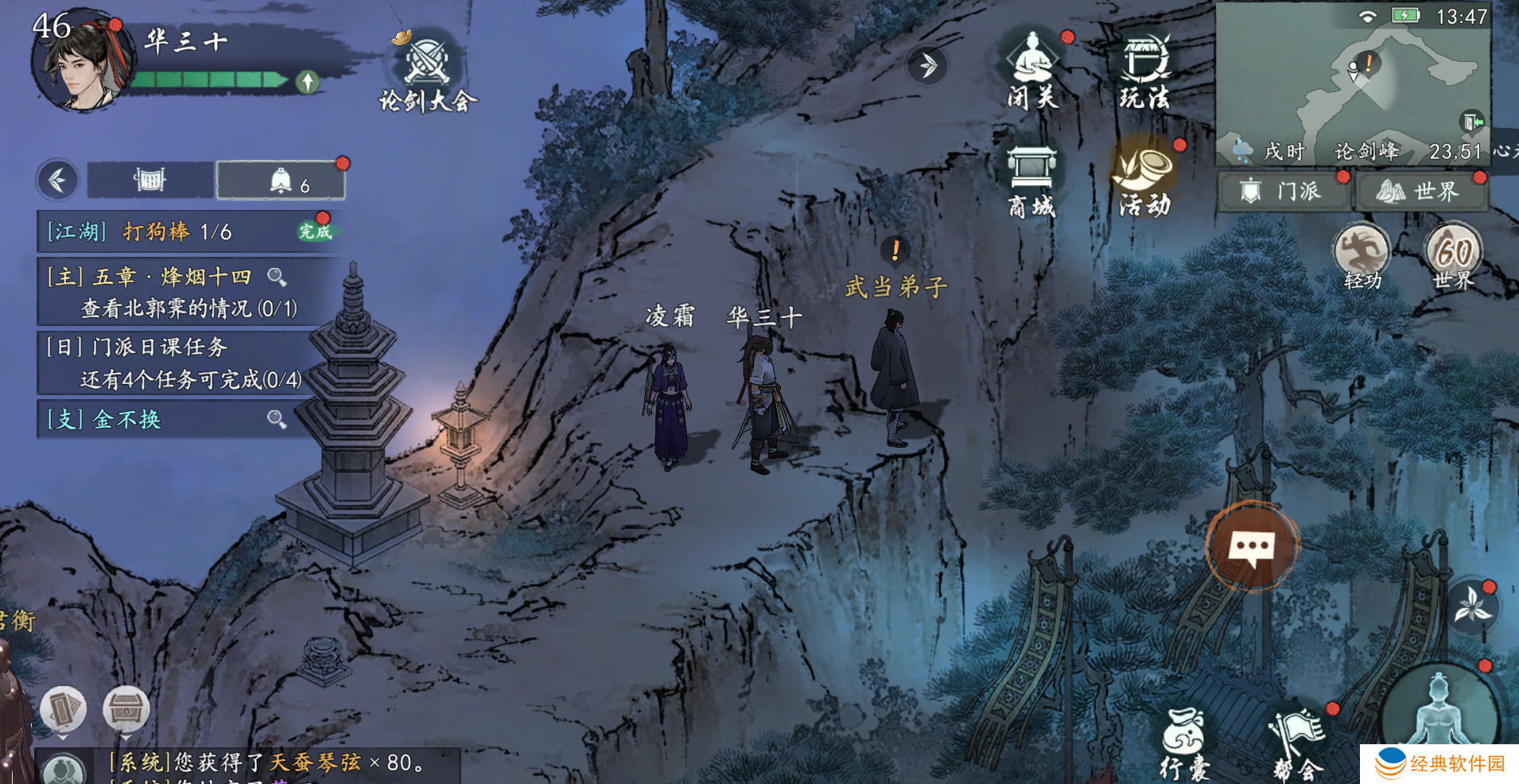The width and height of the screenshot is (1519, 784).
Task: Select the 世界 map button
Action: tap(1420, 192)
